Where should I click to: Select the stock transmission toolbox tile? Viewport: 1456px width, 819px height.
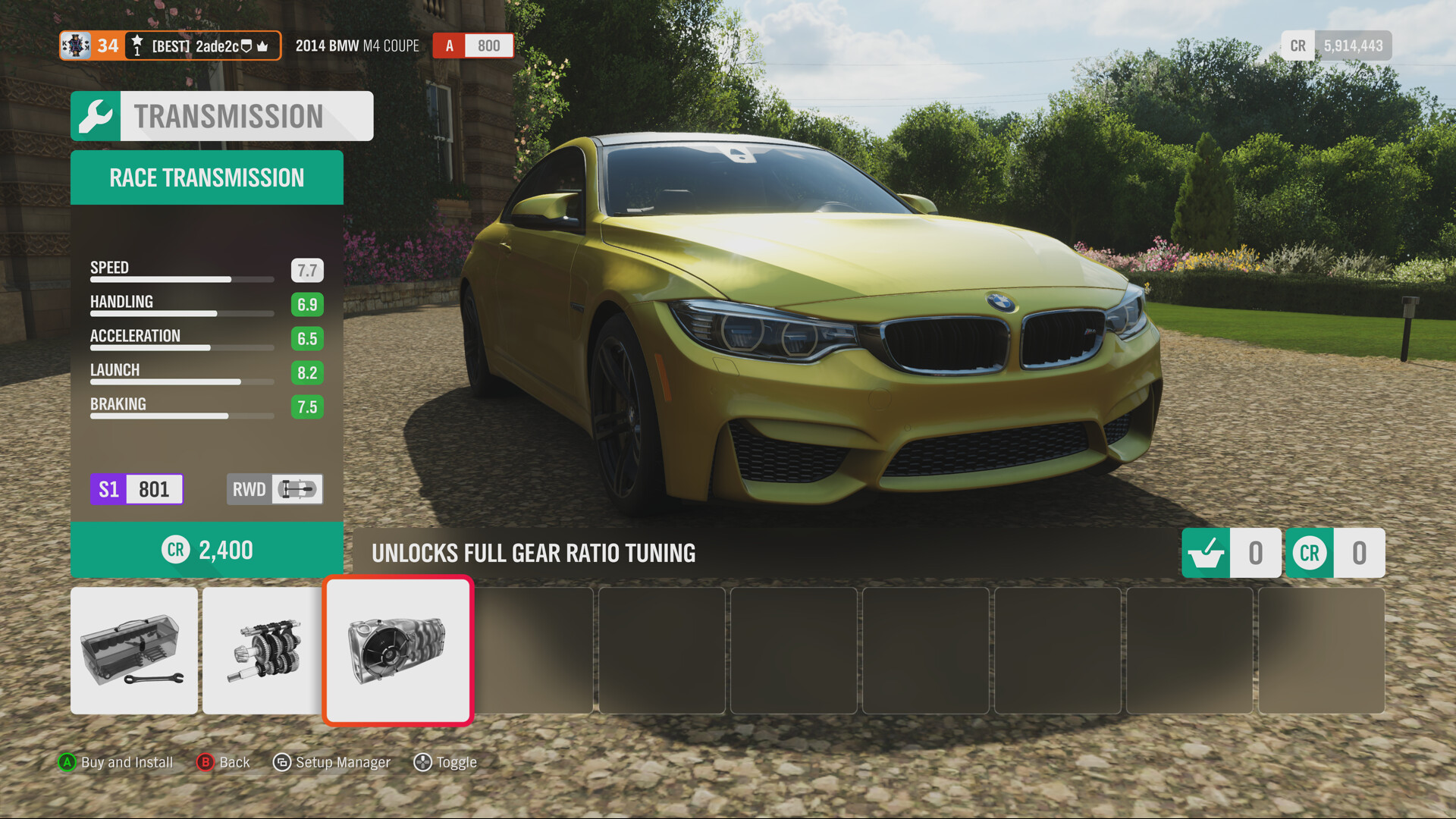point(133,651)
